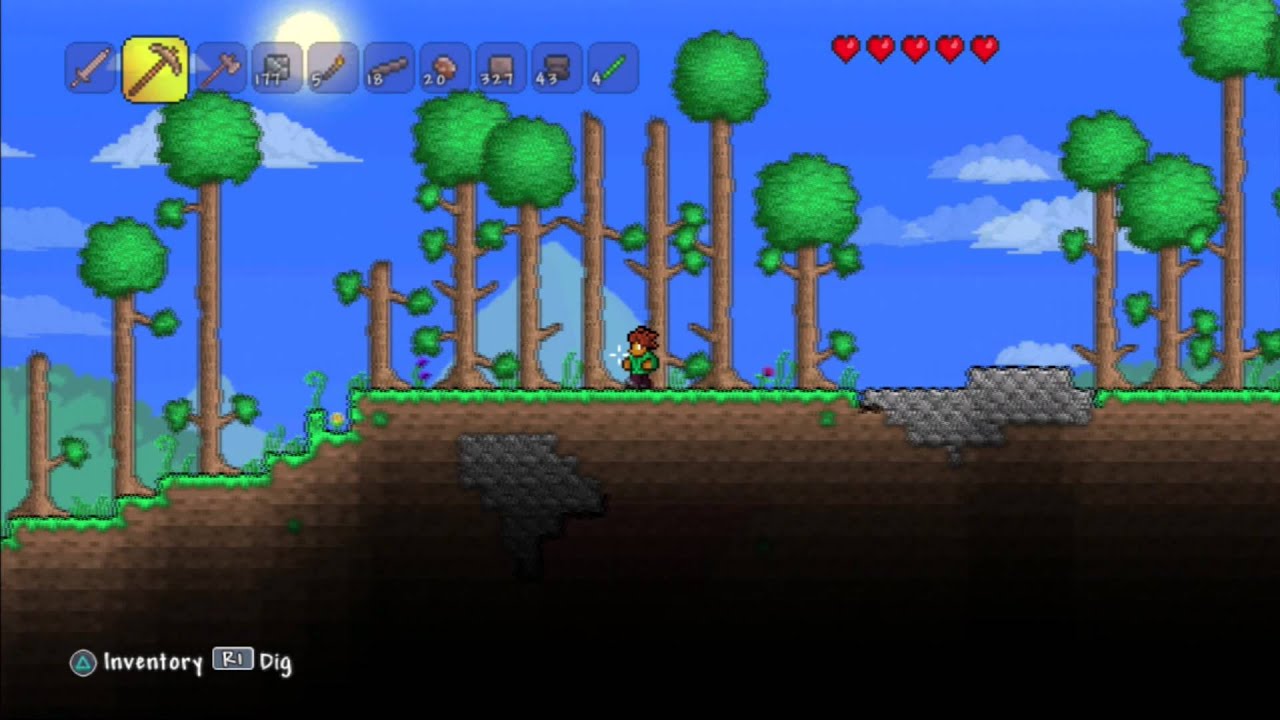Image resolution: width=1280 pixels, height=720 pixels.
Task: Select the copper shortsword hotbar slot
Action: click(x=90, y=69)
